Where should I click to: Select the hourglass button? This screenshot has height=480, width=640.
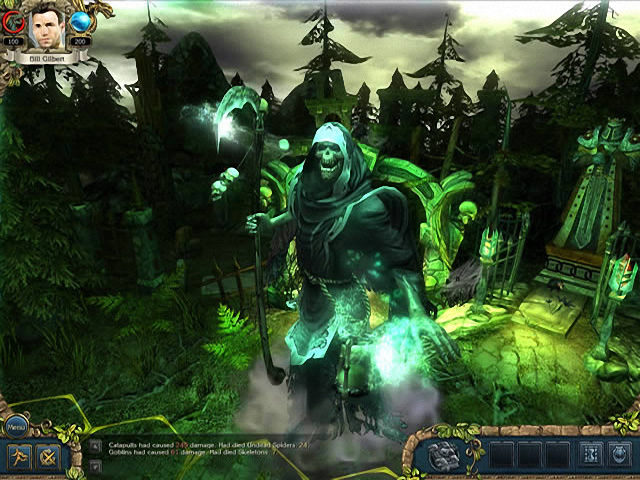point(591,455)
